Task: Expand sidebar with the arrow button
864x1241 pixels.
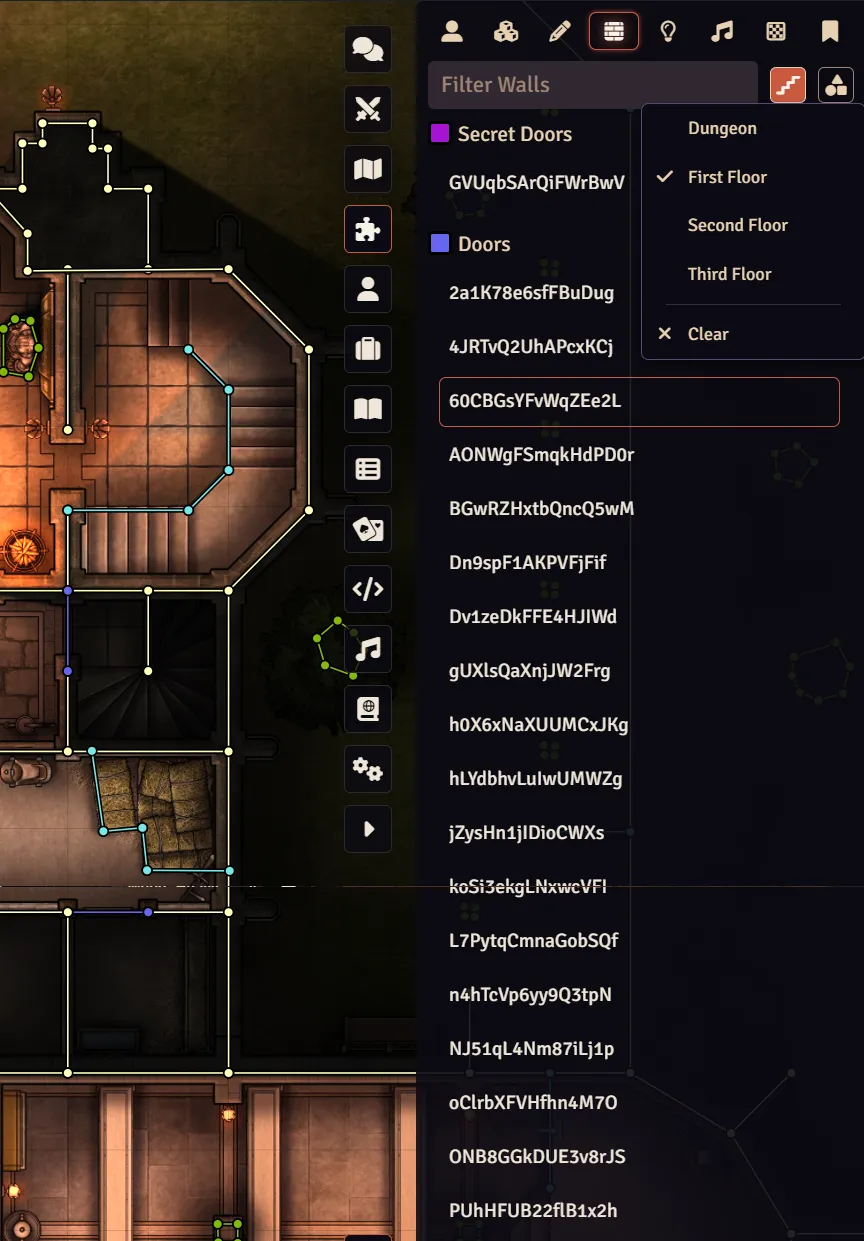Action: [x=368, y=829]
